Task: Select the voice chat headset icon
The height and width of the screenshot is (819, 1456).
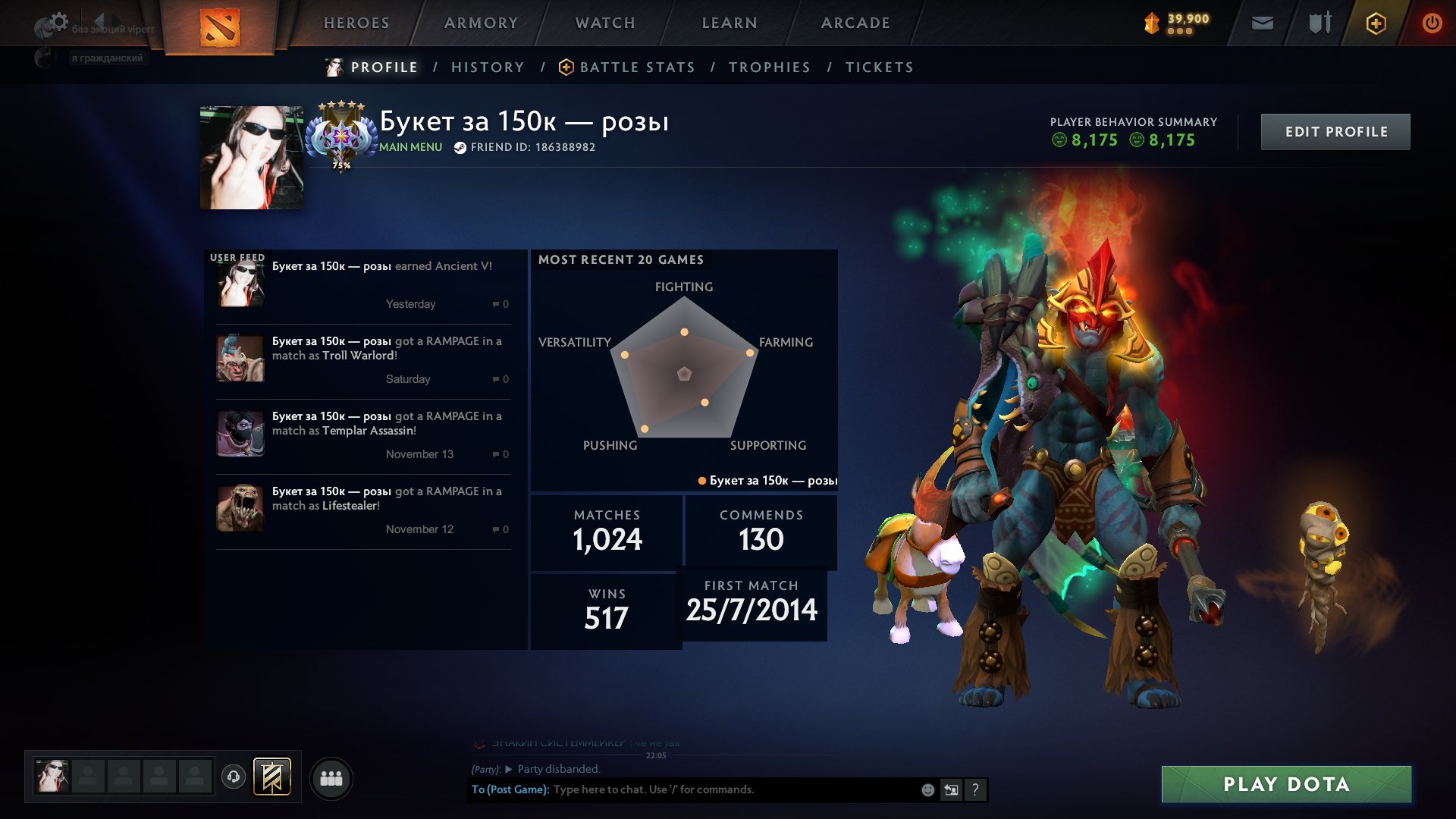Action: [x=234, y=777]
